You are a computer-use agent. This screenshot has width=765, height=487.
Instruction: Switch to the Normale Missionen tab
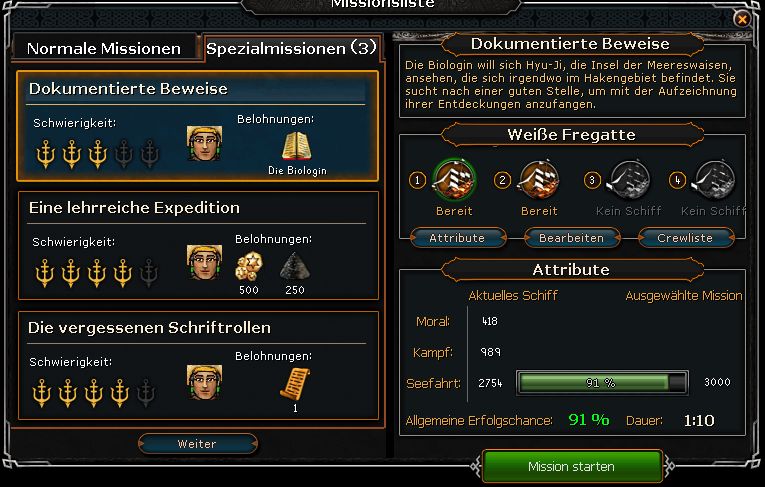tap(104, 48)
